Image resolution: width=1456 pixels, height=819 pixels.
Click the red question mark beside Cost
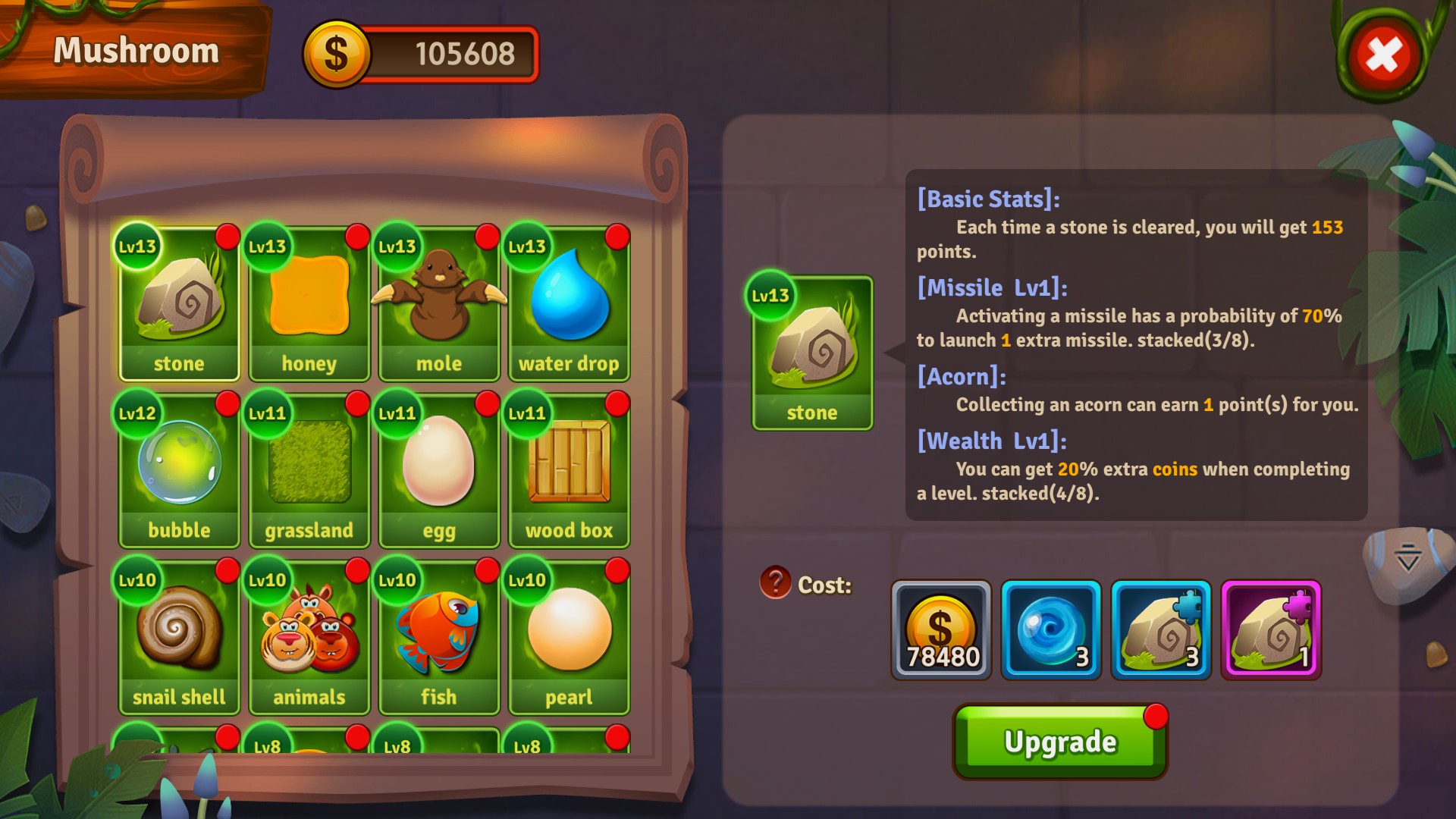pyautogui.click(x=775, y=583)
